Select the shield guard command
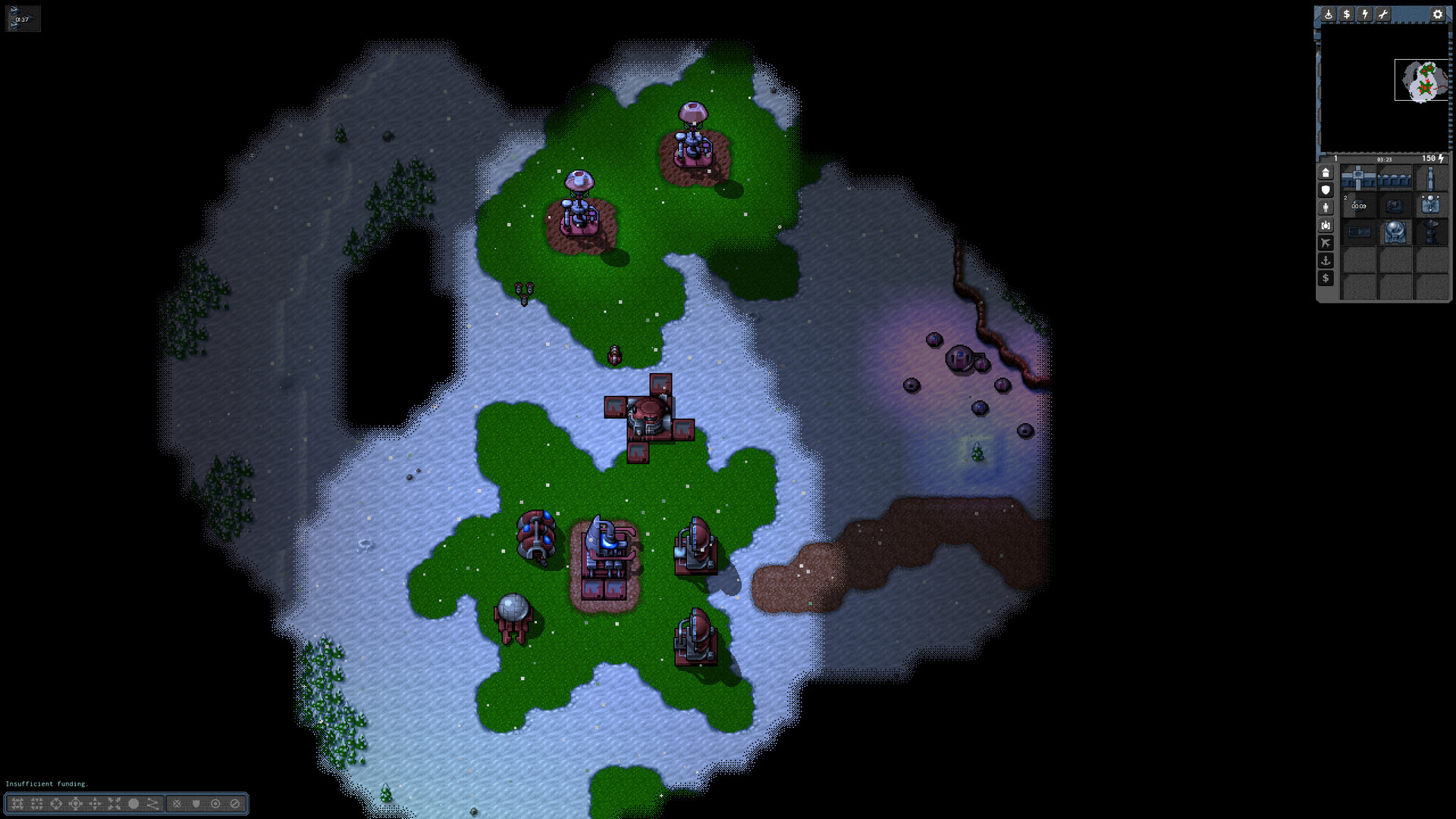Screen dimensions: 1456x819 pos(196,804)
